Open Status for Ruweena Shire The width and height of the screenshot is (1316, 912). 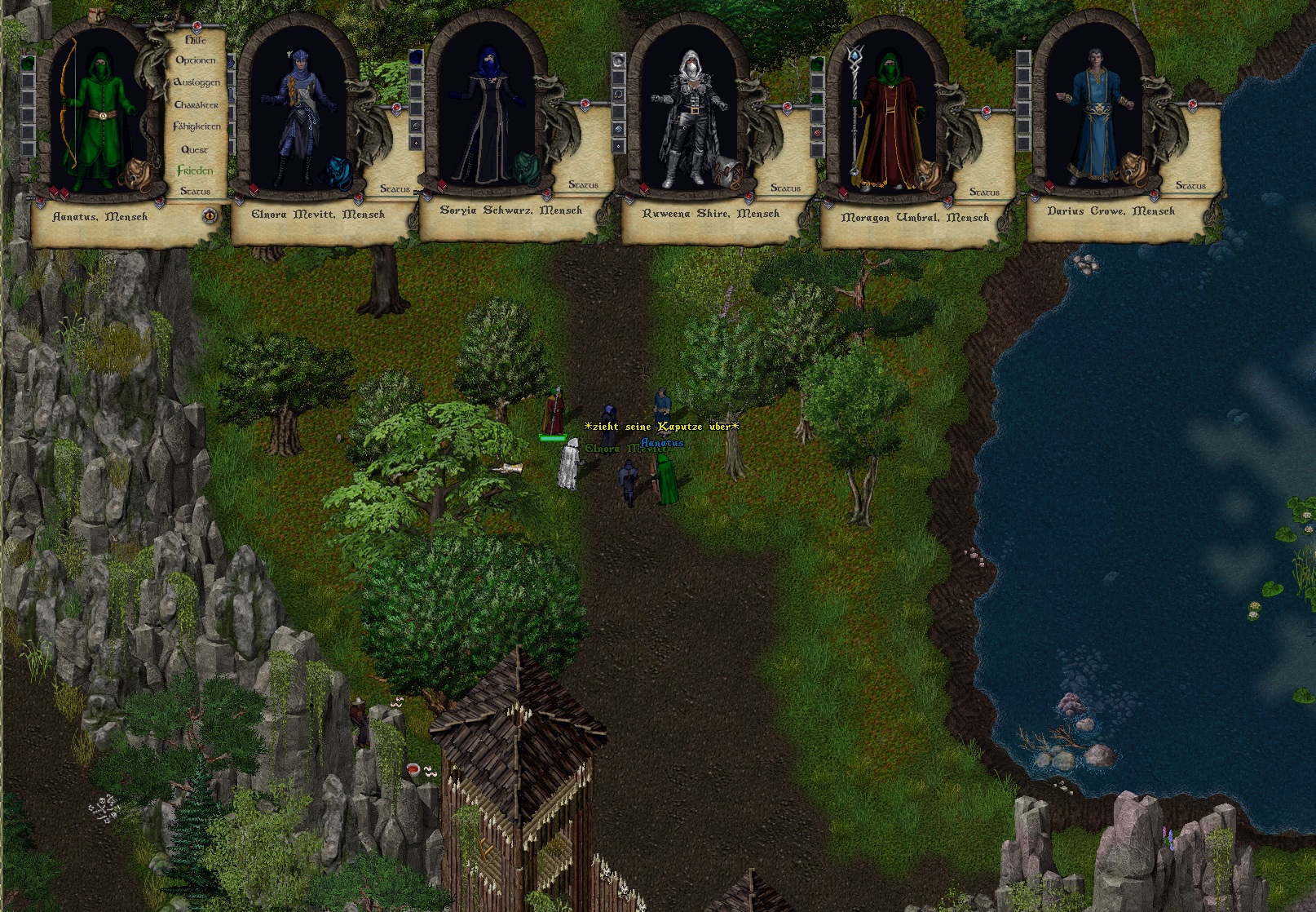[x=785, y=188]
